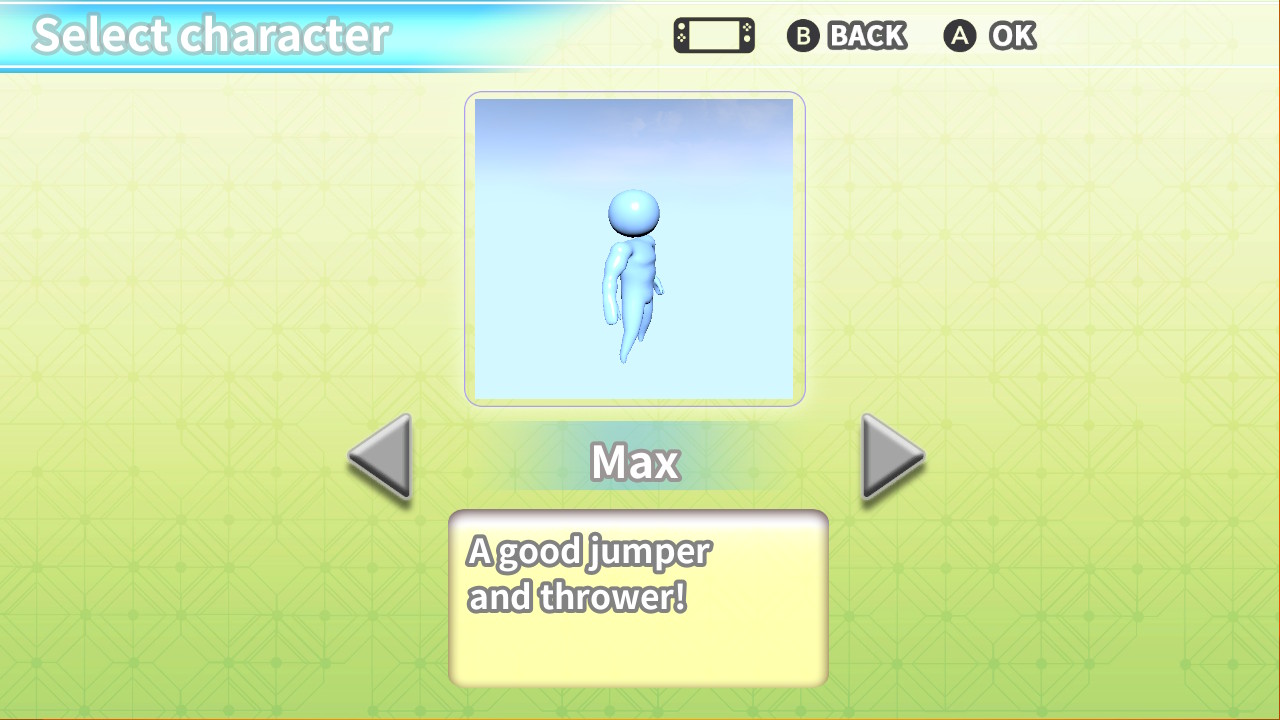1280x720 pixels.
Task: Click the handheld console graphic in the header
Action: [714, 34]
